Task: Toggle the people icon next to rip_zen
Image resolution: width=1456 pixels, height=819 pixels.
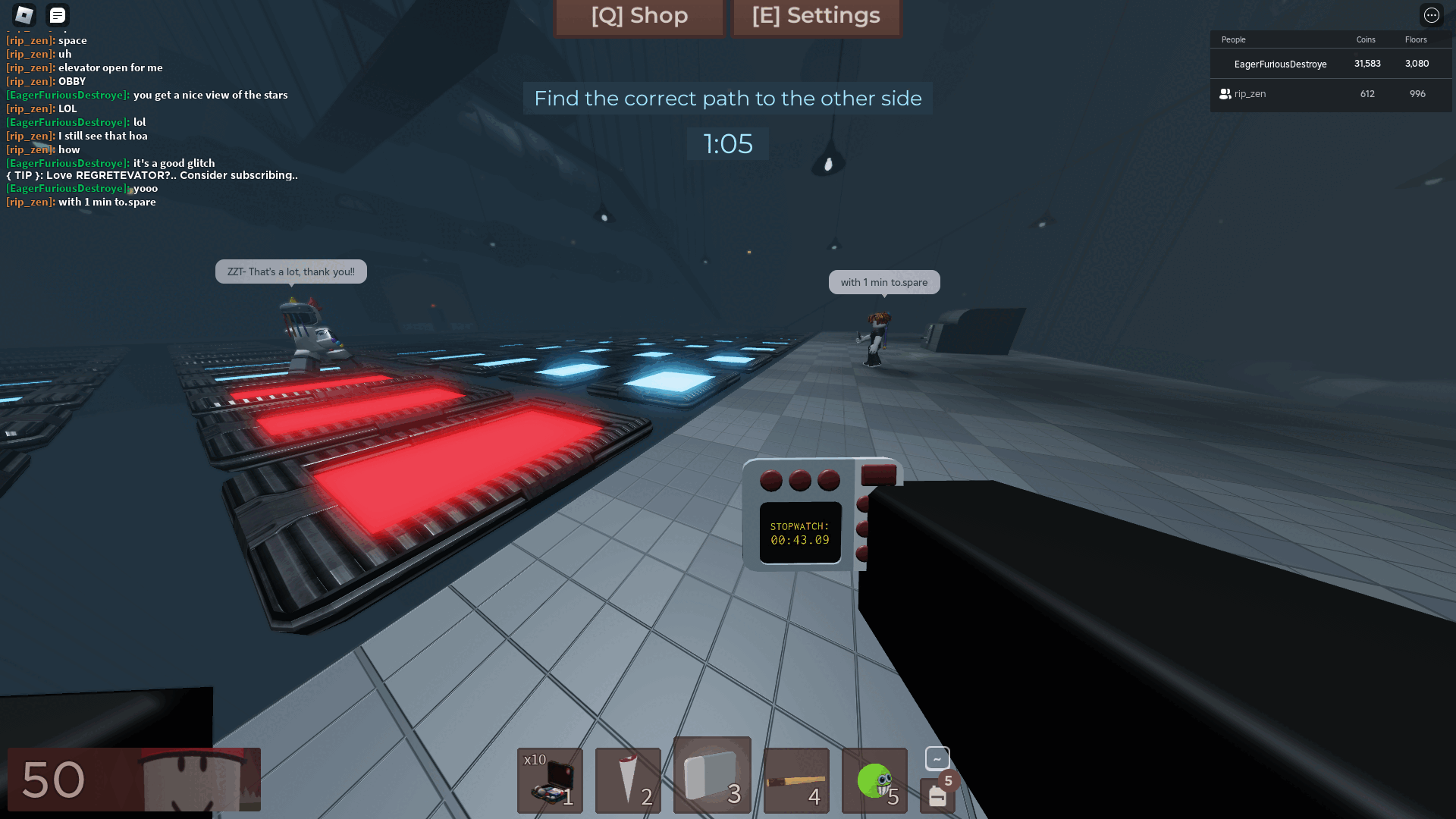Action: coord(1225,94)
